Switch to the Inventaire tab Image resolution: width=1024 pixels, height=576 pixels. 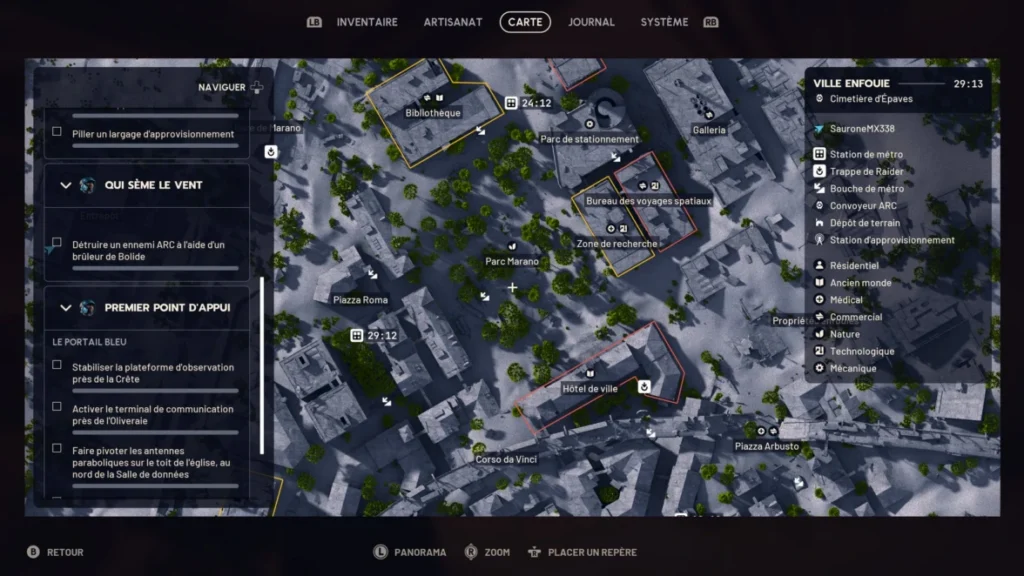point(366,22)
